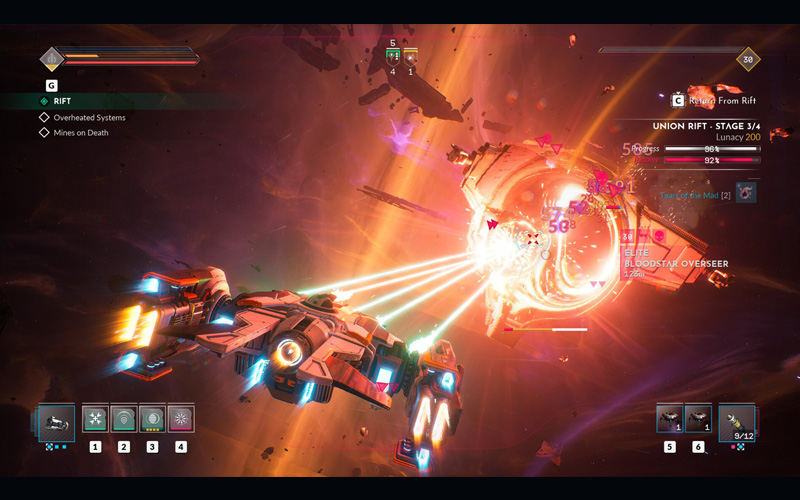Use the consumable drone in slot 5
Screen dimensions: 800x500
tap(669, 418)
